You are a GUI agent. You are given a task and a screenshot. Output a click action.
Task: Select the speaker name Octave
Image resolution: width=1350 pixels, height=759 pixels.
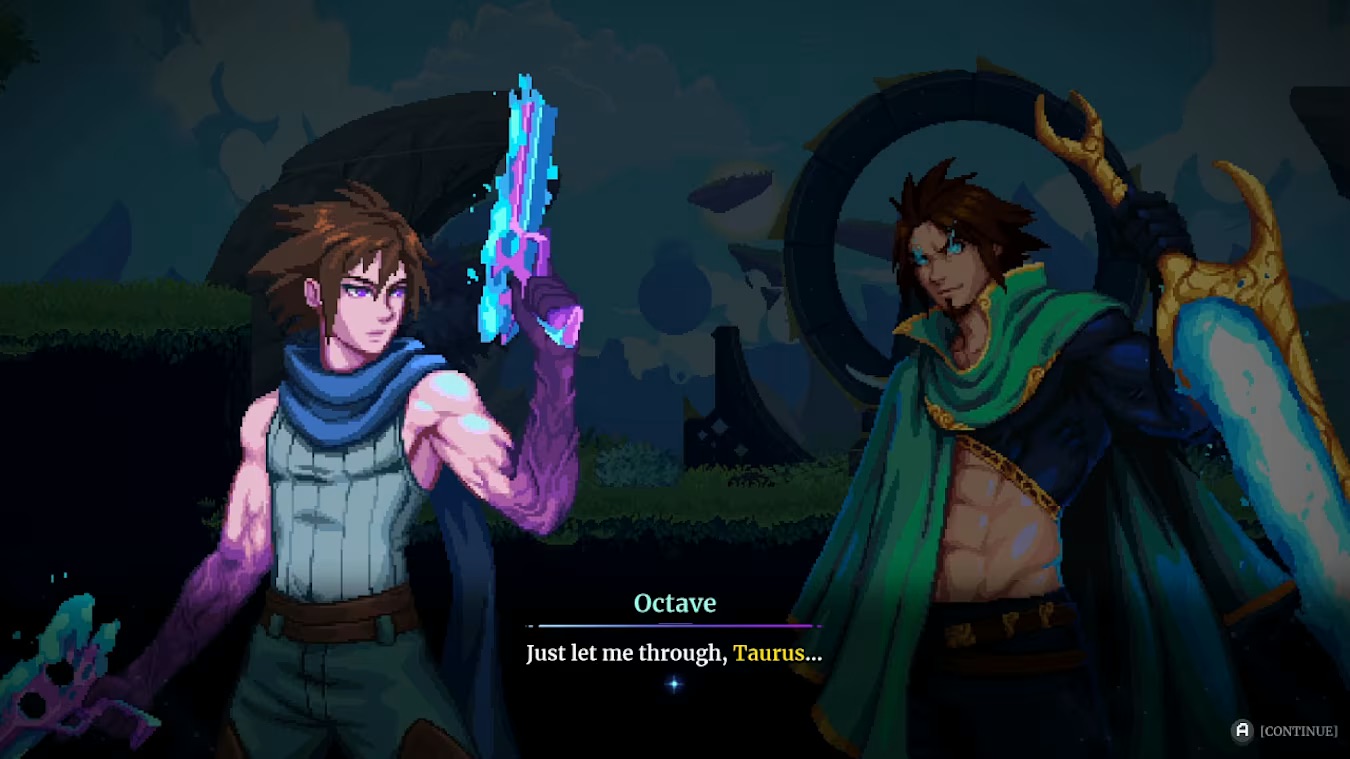(x=675, y=603)
